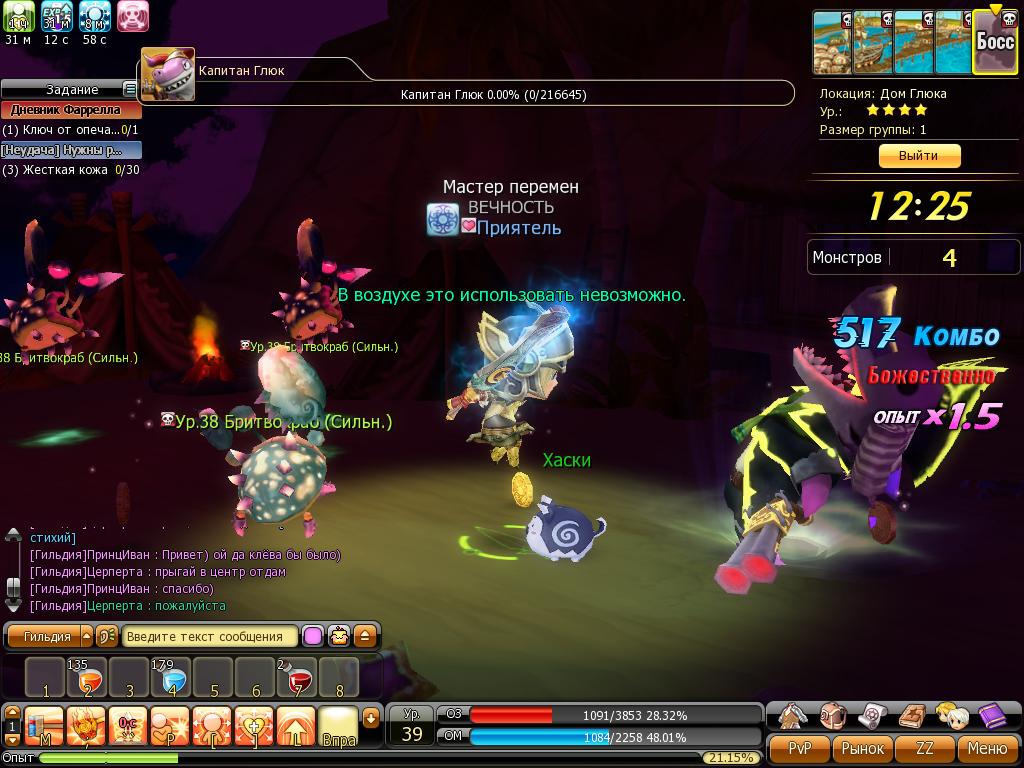Open the Рынок market
The width and height of the screenshot is (1024, 768).
pyautogui.click(x=862, y=748)
